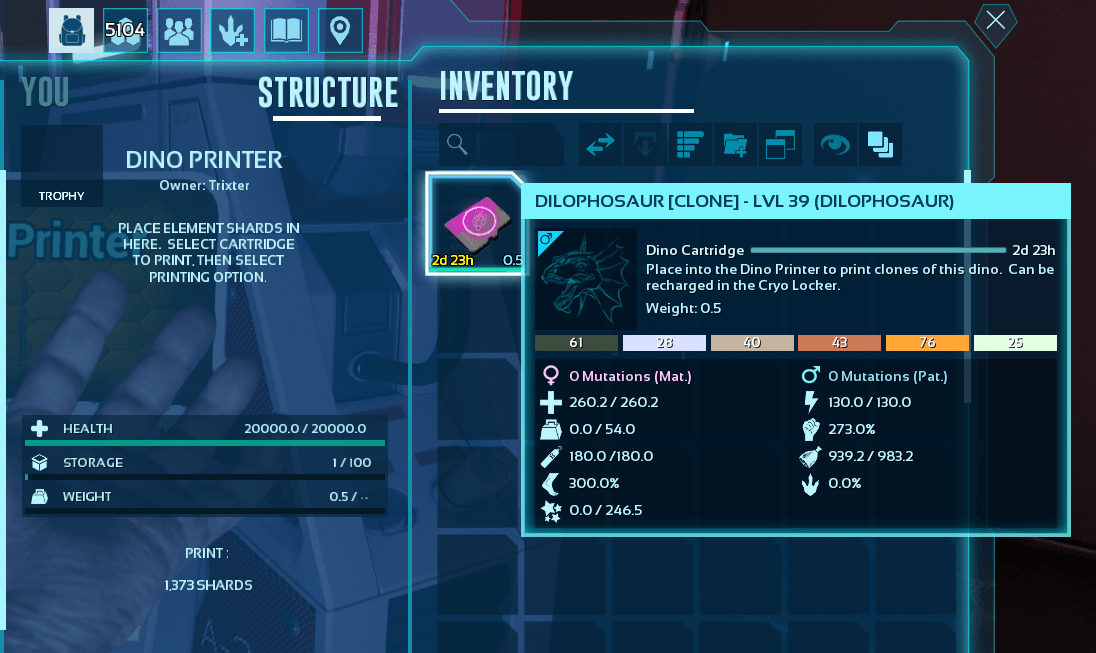Sort inventory with the sort bars icon
Viewport: 1096px width, 653px height.
[691, 144]
